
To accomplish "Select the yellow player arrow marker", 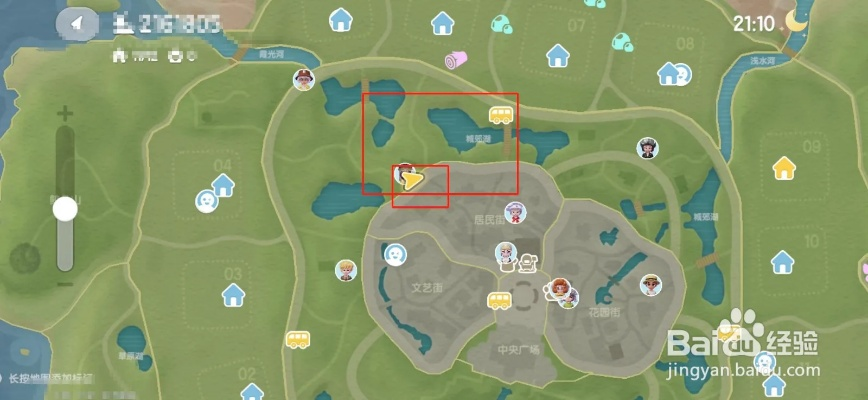I will (412, 178).
